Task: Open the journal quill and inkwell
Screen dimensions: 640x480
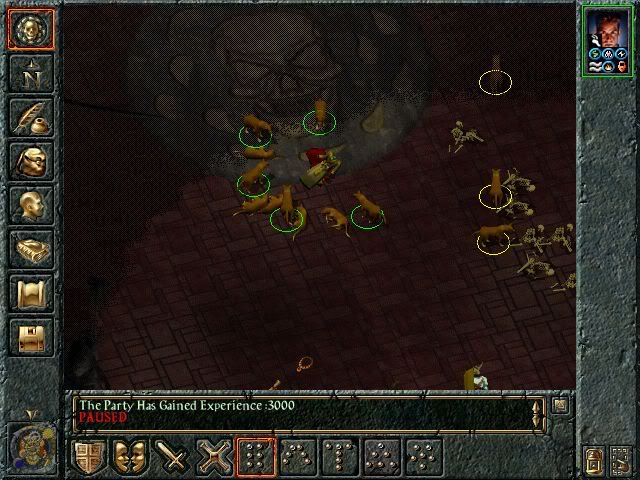Action: [29, 118]
